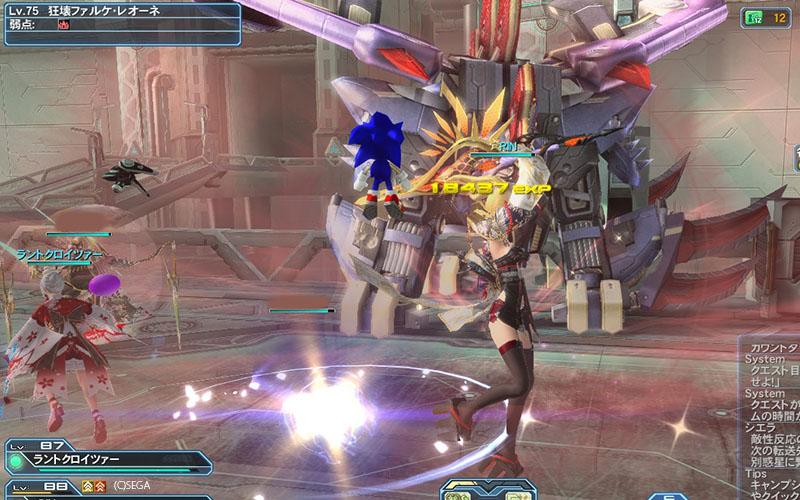Click the enemy target info panel

click(120, 24)
